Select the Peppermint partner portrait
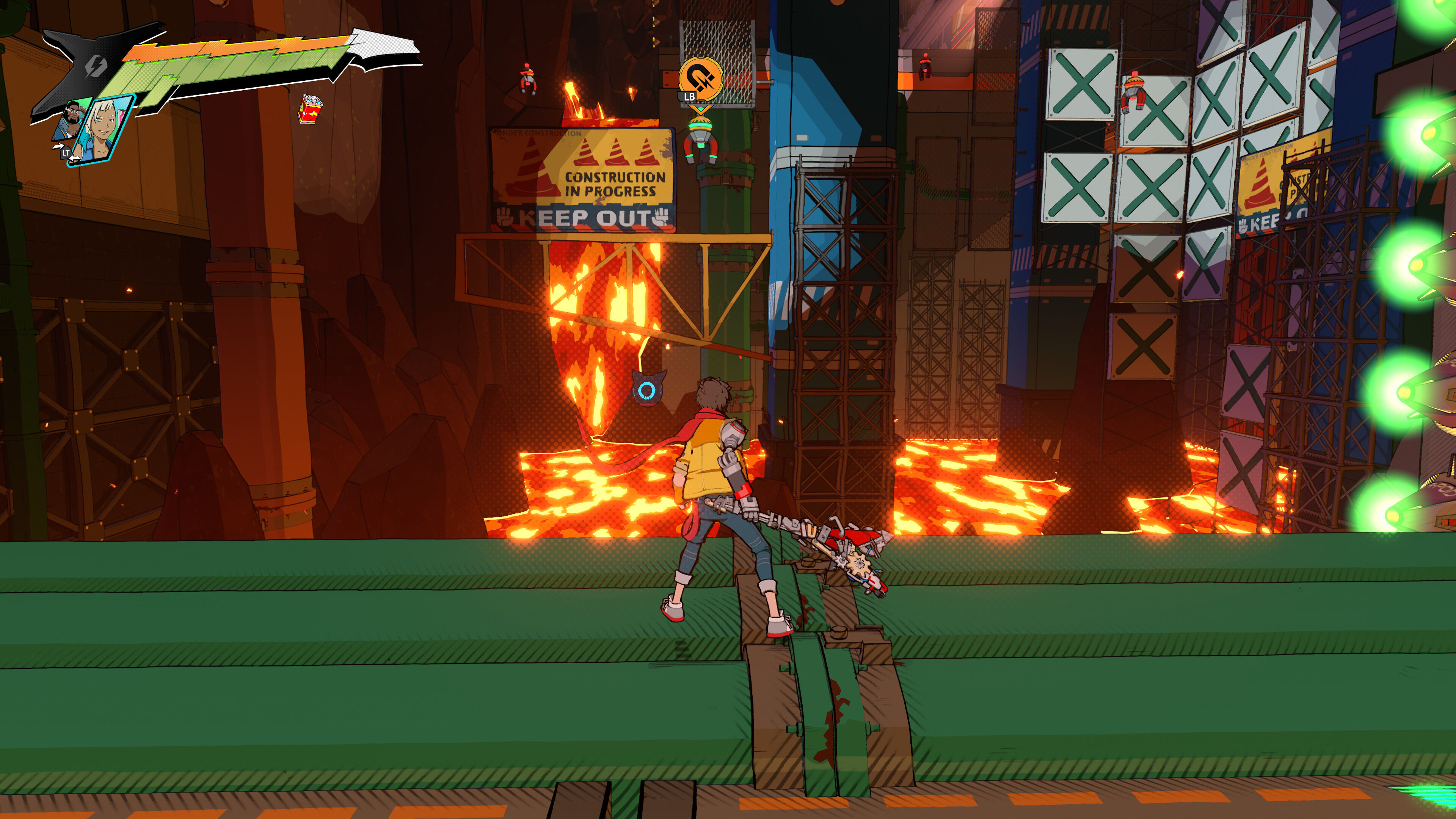The image size is (1456, 819). tap(104, 130)
